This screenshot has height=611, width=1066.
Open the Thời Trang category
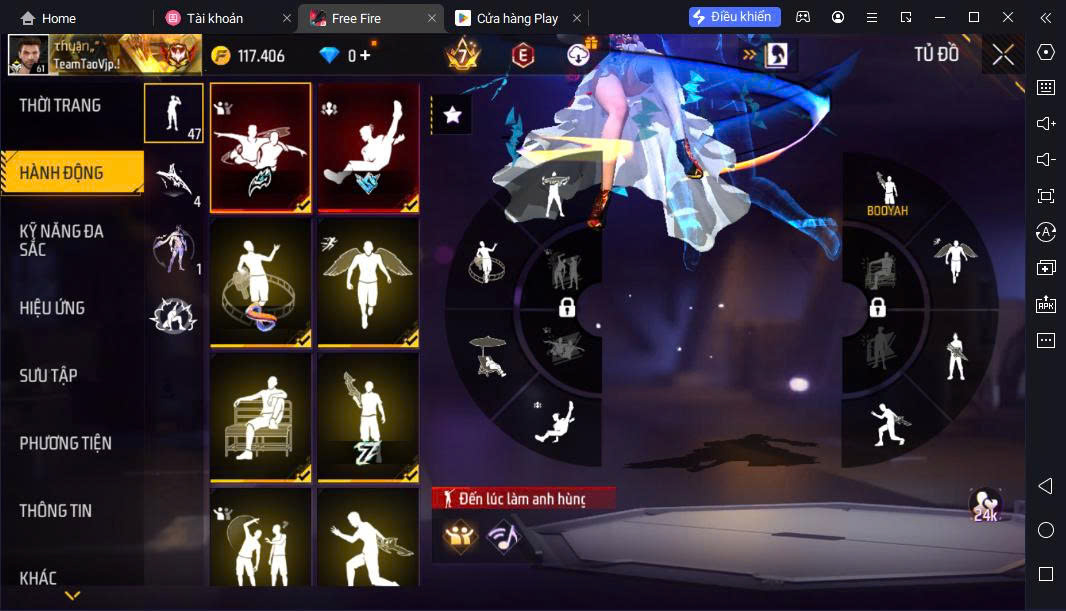point(60,105)
